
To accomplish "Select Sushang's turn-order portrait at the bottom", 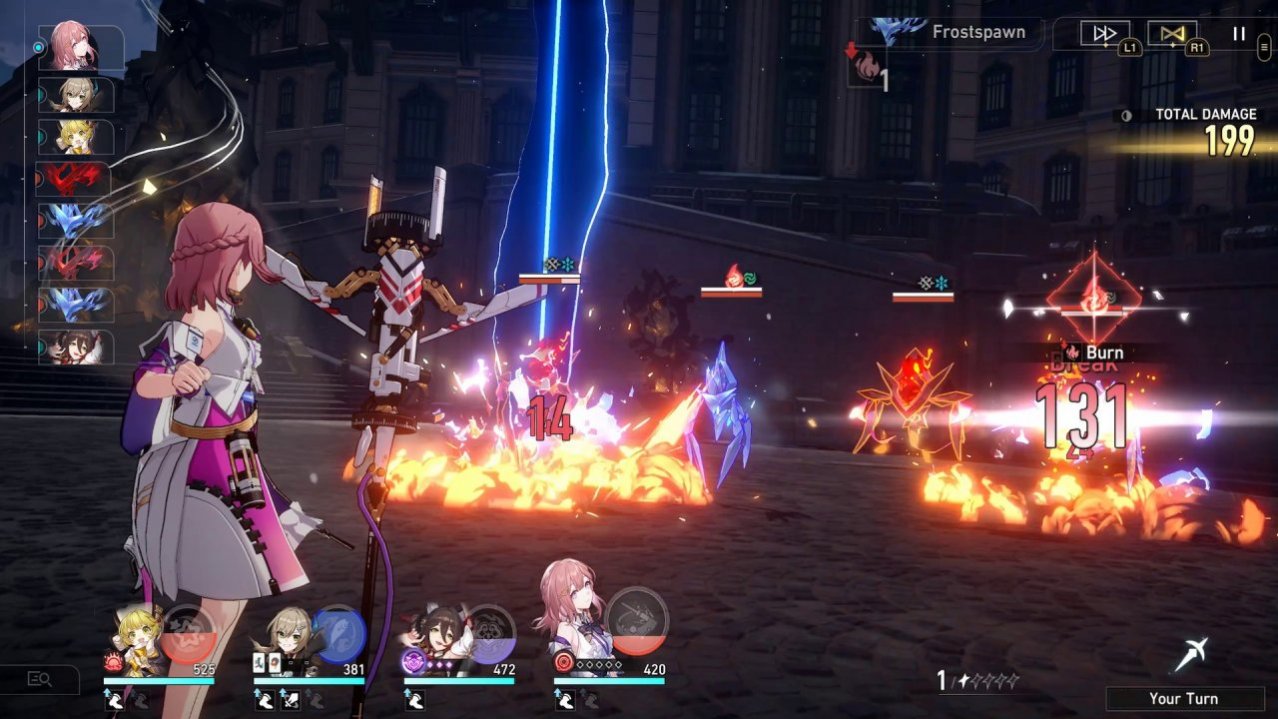I will tap(76, 347).
